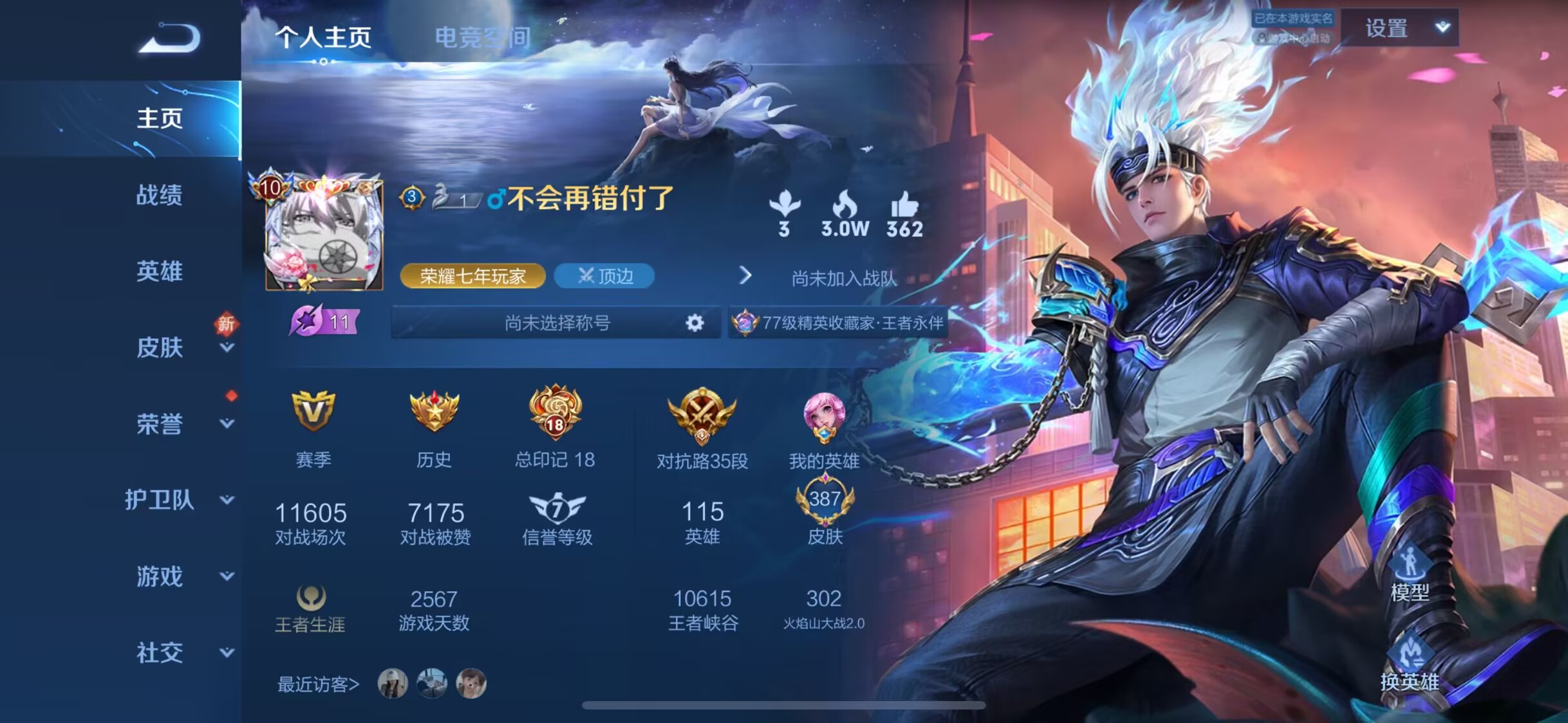Open the title selection gear icon
The width and height of the screenshot is (1568, 723).
tap(695, 322)
